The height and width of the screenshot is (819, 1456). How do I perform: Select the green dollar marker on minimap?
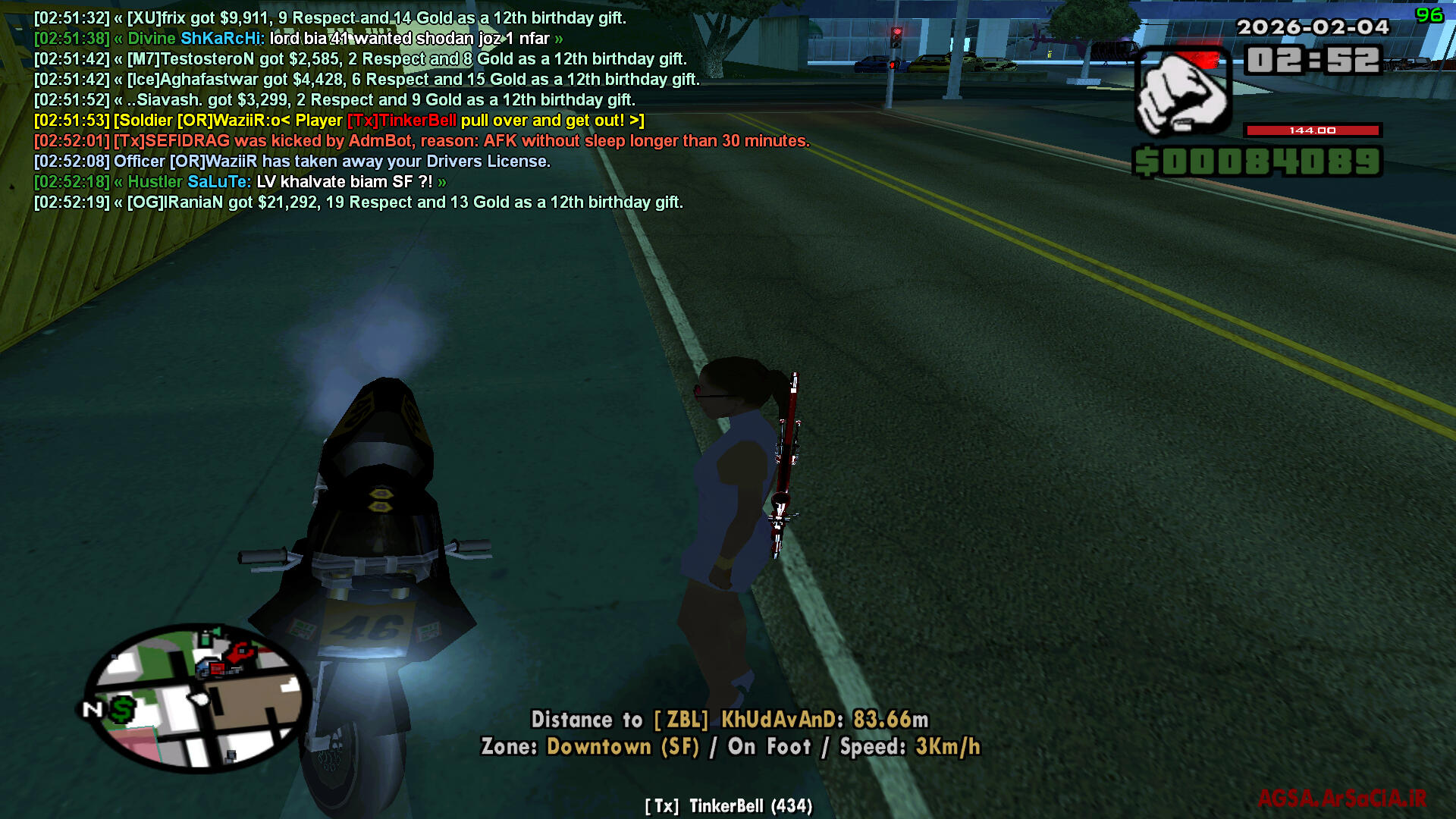(x=122, y=710)
